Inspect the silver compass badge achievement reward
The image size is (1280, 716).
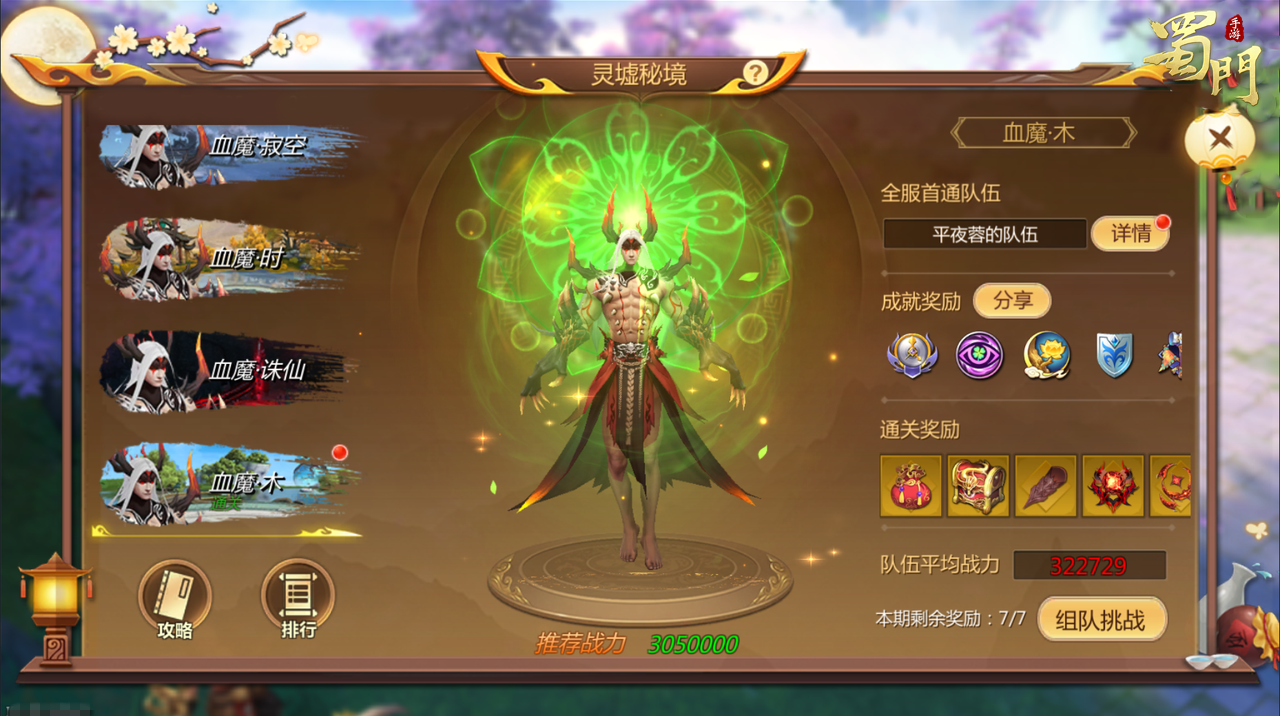coord(911,355)
